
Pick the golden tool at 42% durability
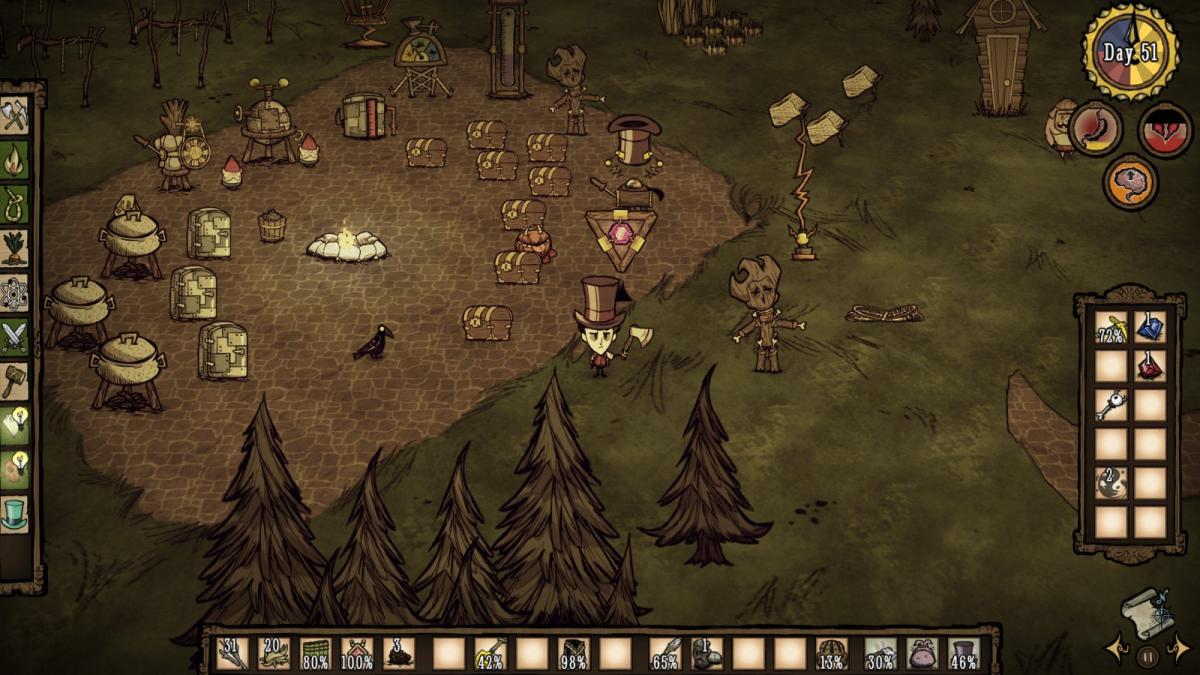[490, 653]
